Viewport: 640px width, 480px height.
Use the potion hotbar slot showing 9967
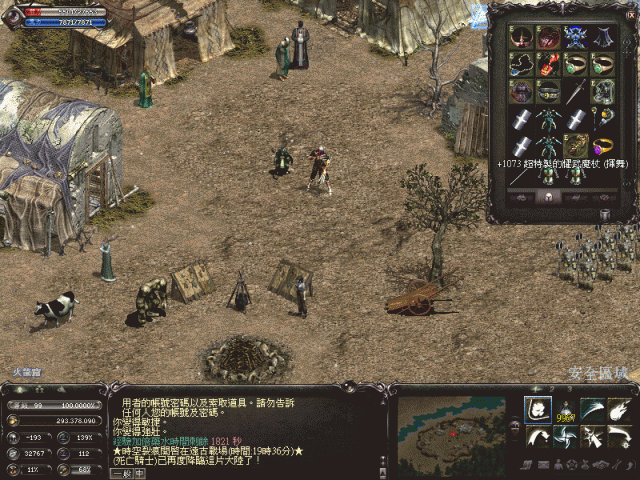565,410
